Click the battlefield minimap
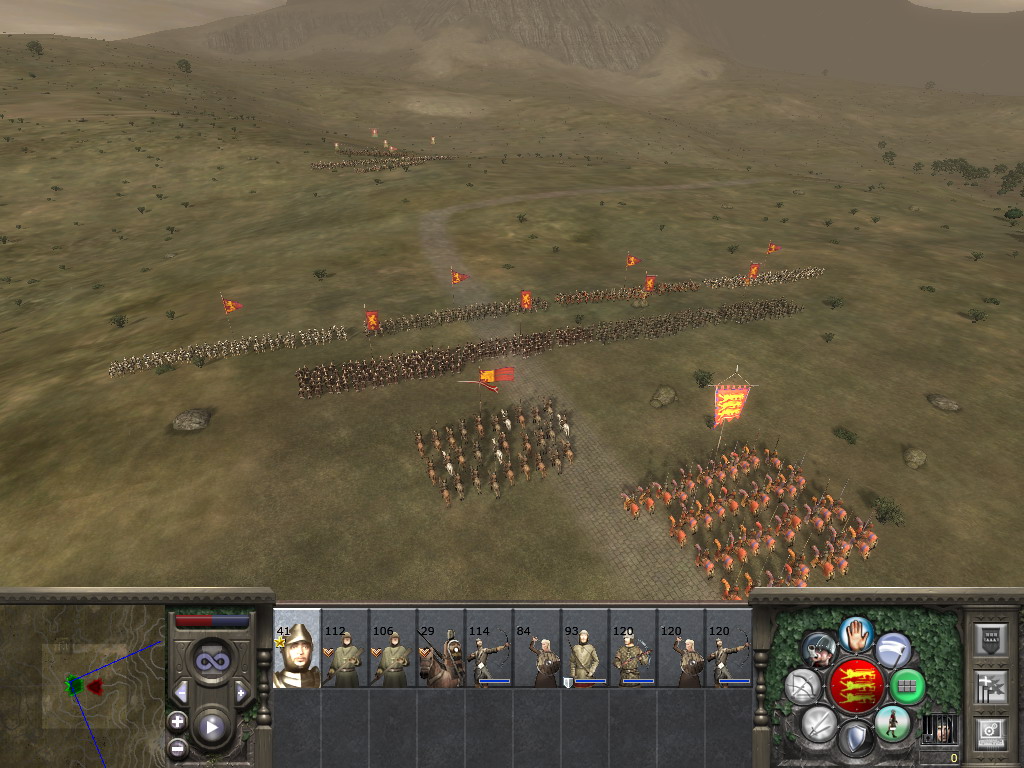 (82, 685)
